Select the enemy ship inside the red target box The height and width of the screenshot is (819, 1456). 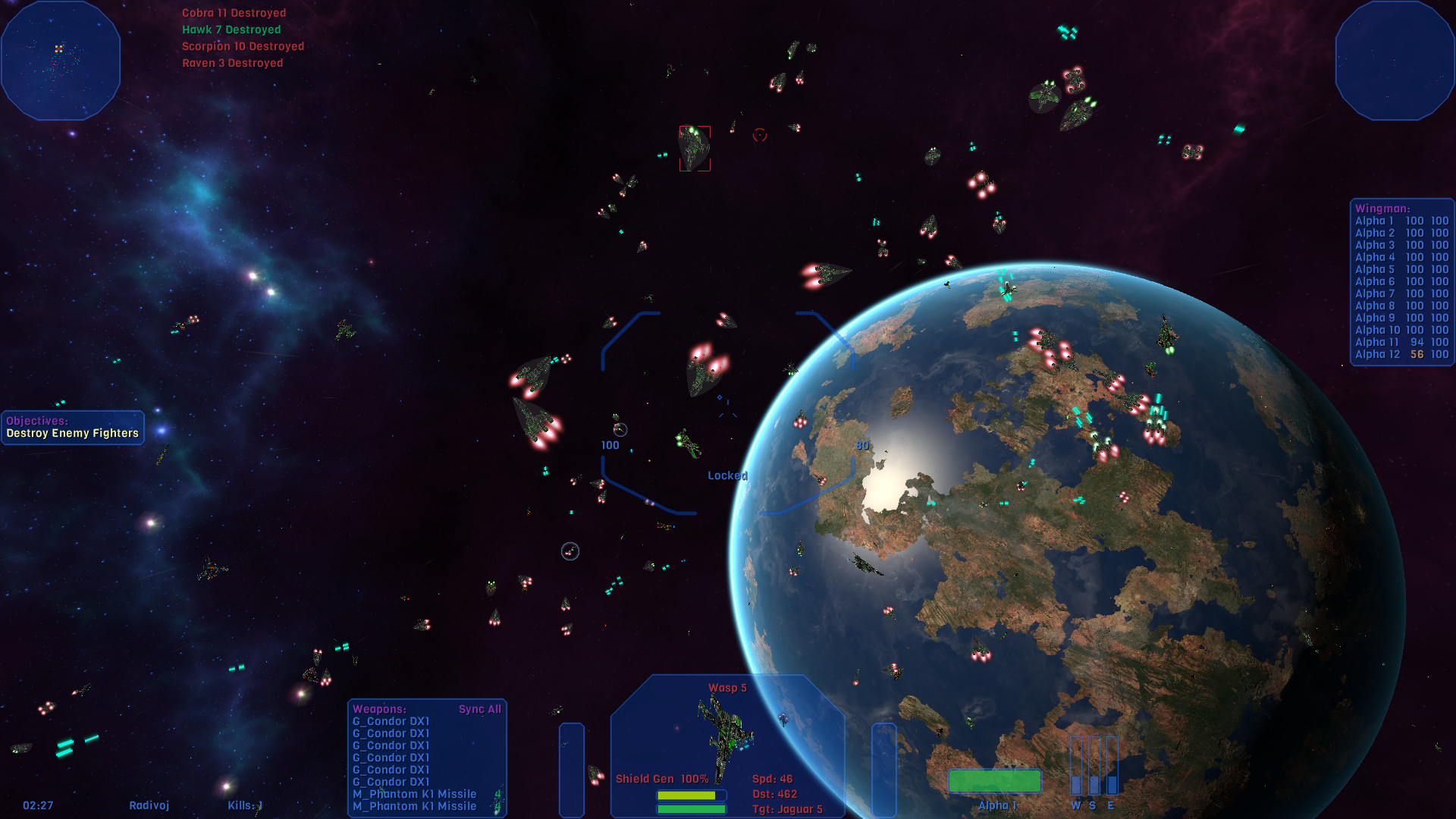(694, 149)
